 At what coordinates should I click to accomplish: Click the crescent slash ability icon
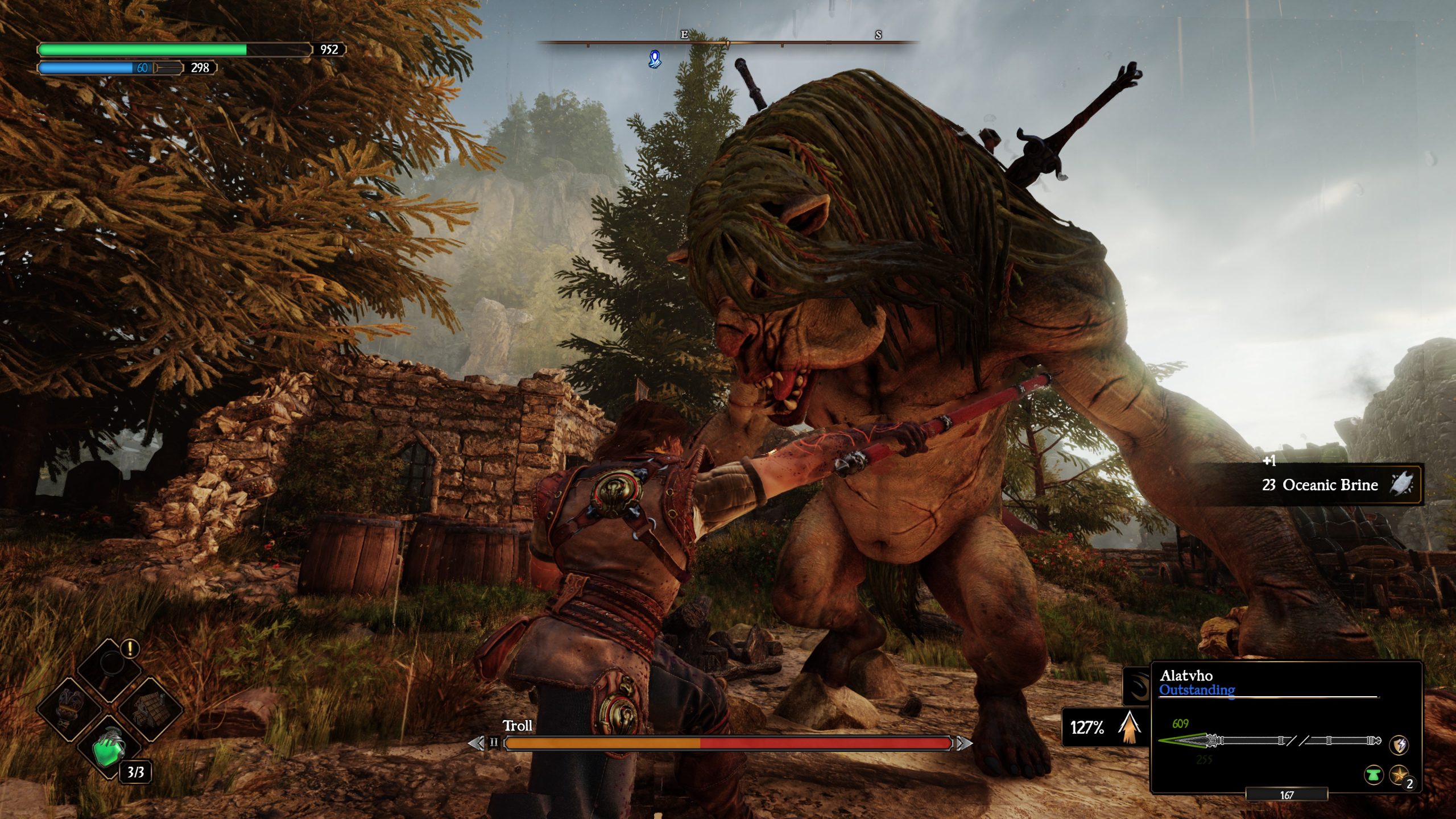click(1137, 686)
